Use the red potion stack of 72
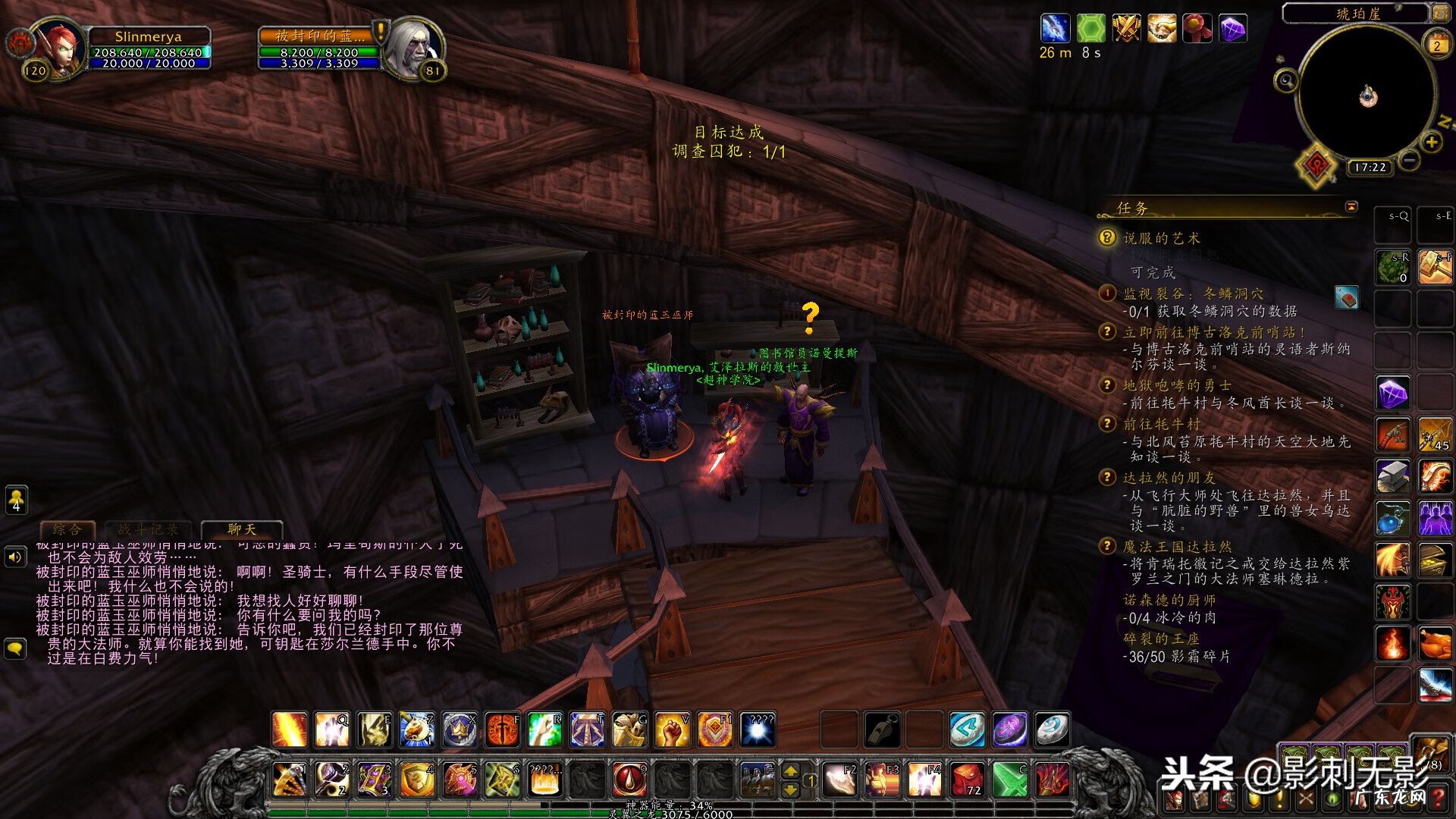This screenshot has height=819, width=1456. point(968,780)
